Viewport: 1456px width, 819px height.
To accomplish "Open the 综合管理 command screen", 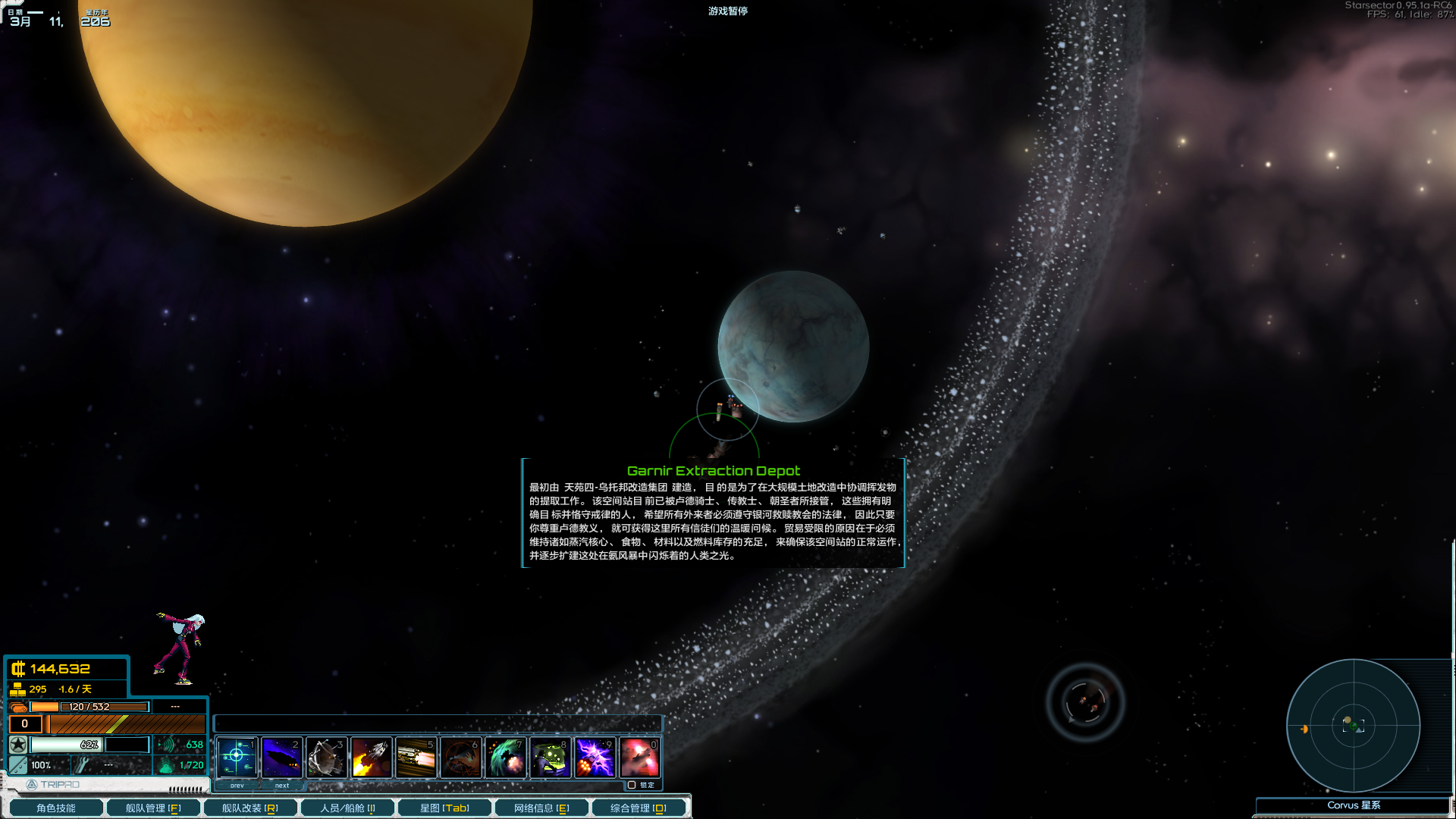I will (639, 808).
